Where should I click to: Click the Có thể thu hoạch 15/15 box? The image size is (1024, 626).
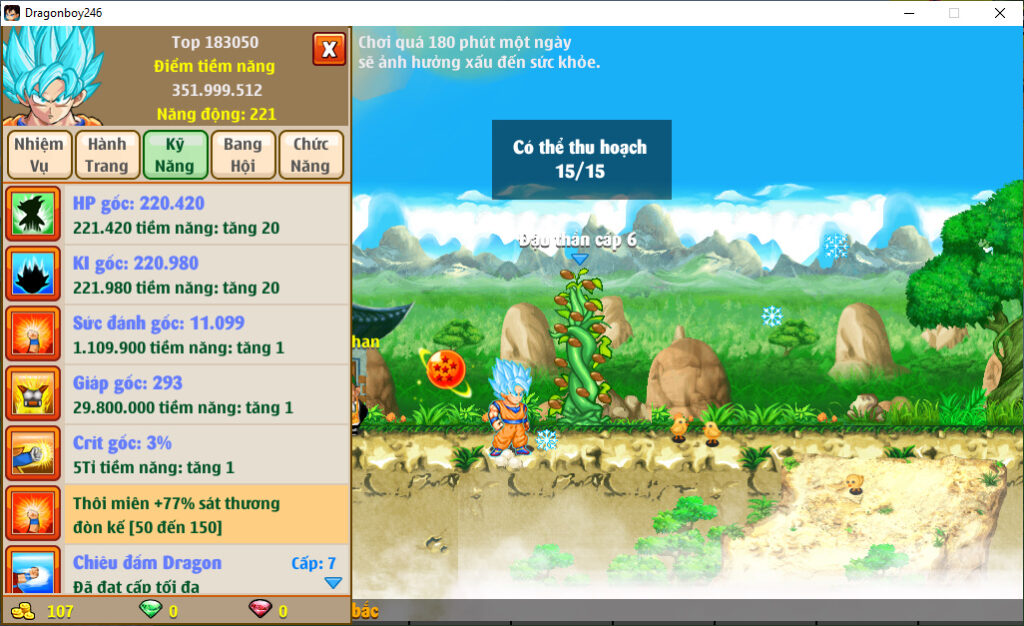pyautogui.click(x=581, y=160)
